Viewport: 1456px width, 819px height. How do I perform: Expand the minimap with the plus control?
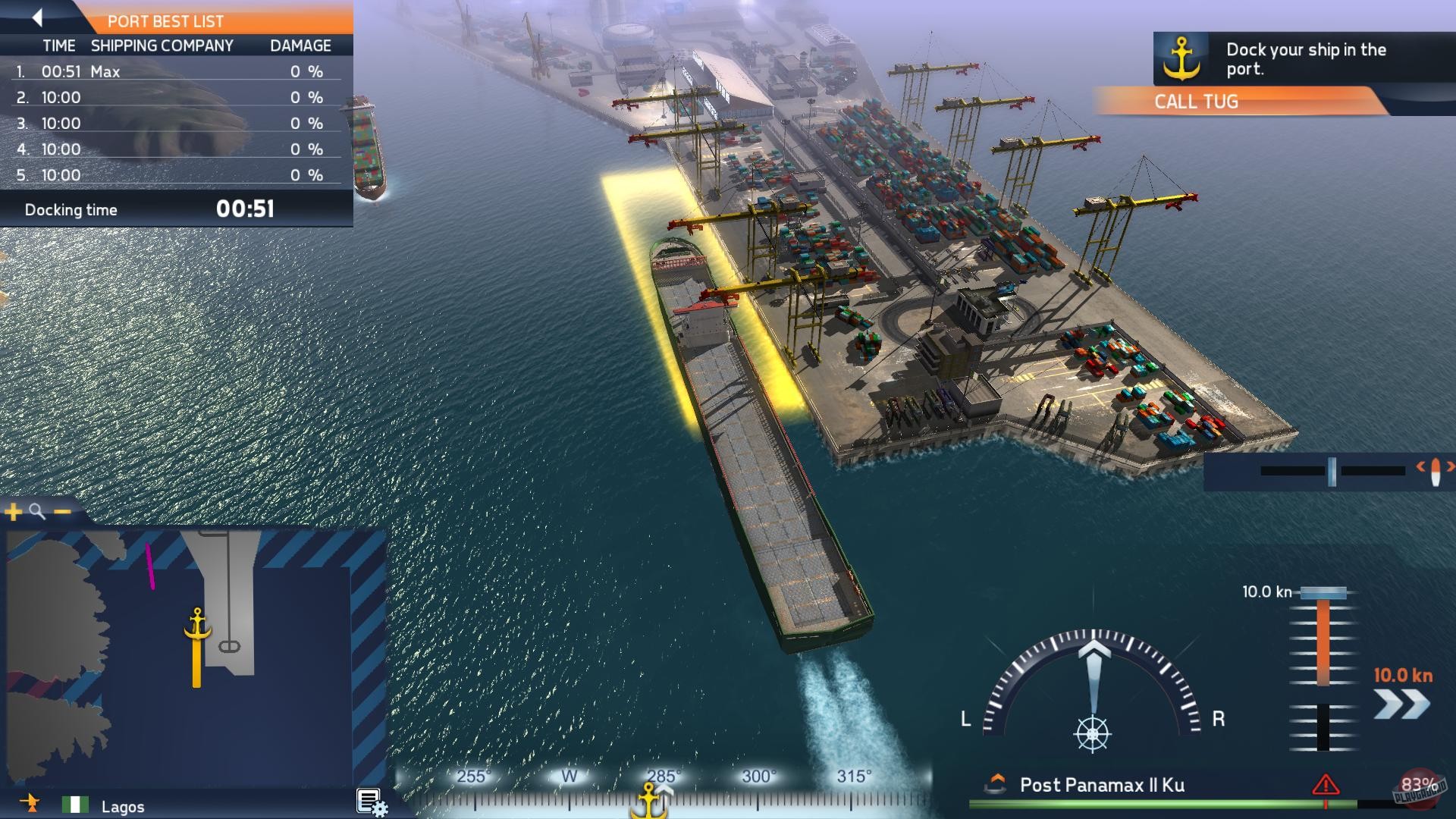pyautogui.click(x=13, y=512)
